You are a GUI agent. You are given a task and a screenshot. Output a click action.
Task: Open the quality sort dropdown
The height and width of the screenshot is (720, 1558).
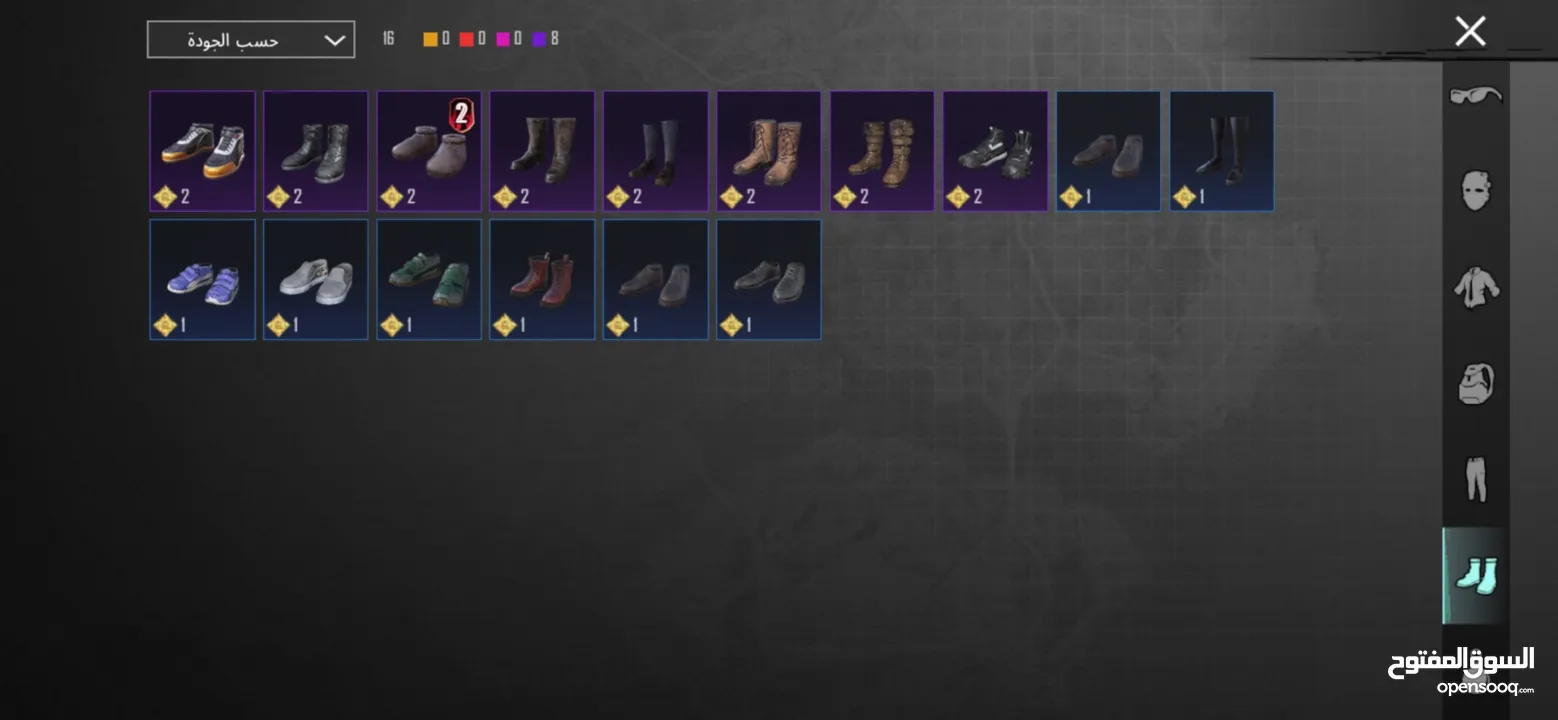point(250,40)
